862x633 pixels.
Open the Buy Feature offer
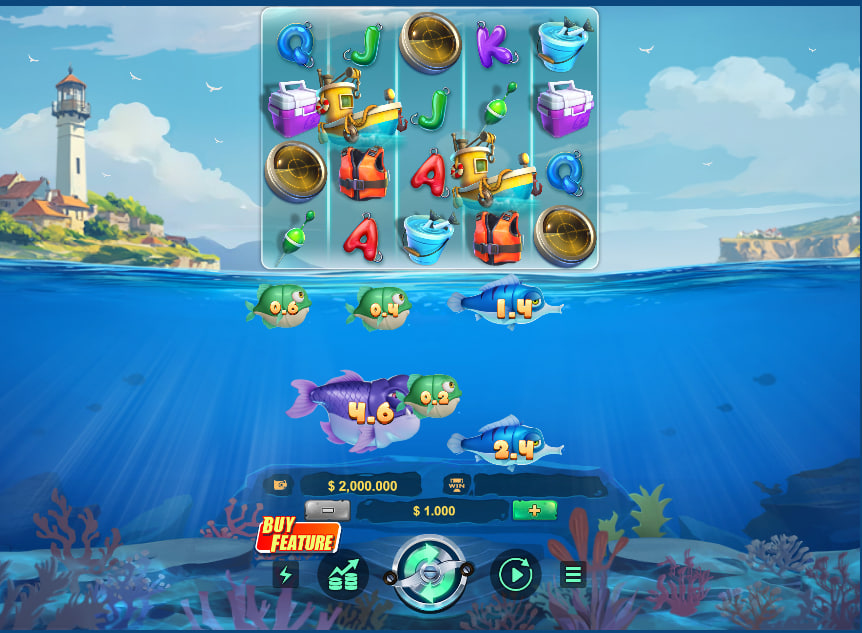click(298, 536)
